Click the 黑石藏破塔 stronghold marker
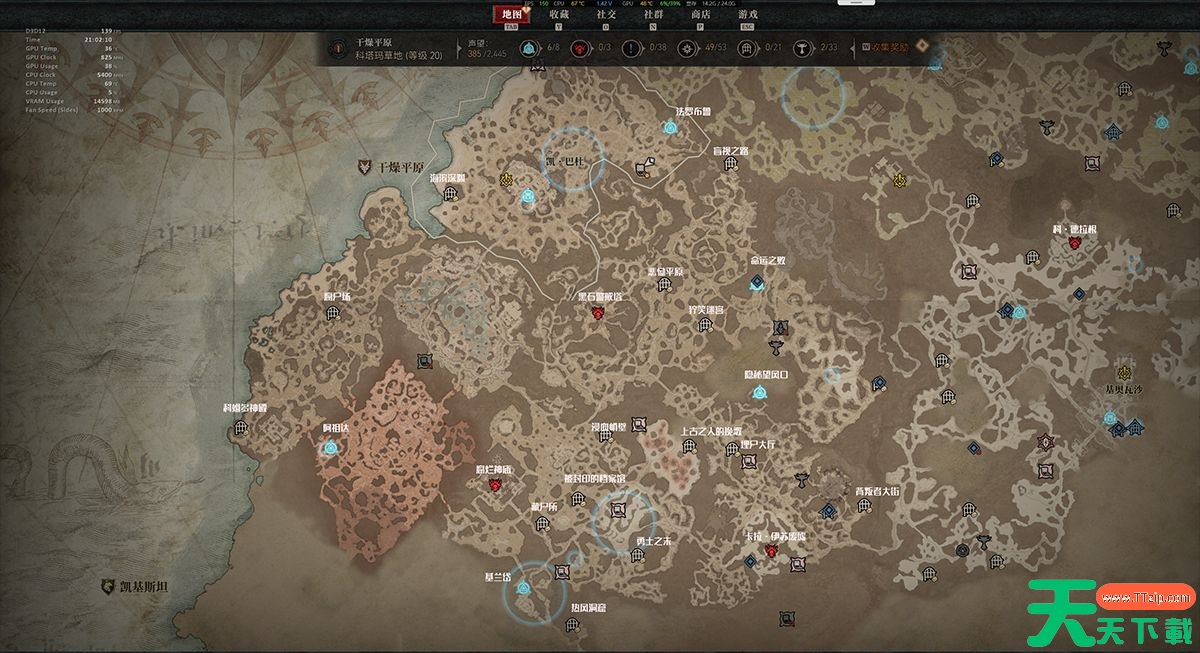The image size is (1200, 653). (x=598, y=313)
